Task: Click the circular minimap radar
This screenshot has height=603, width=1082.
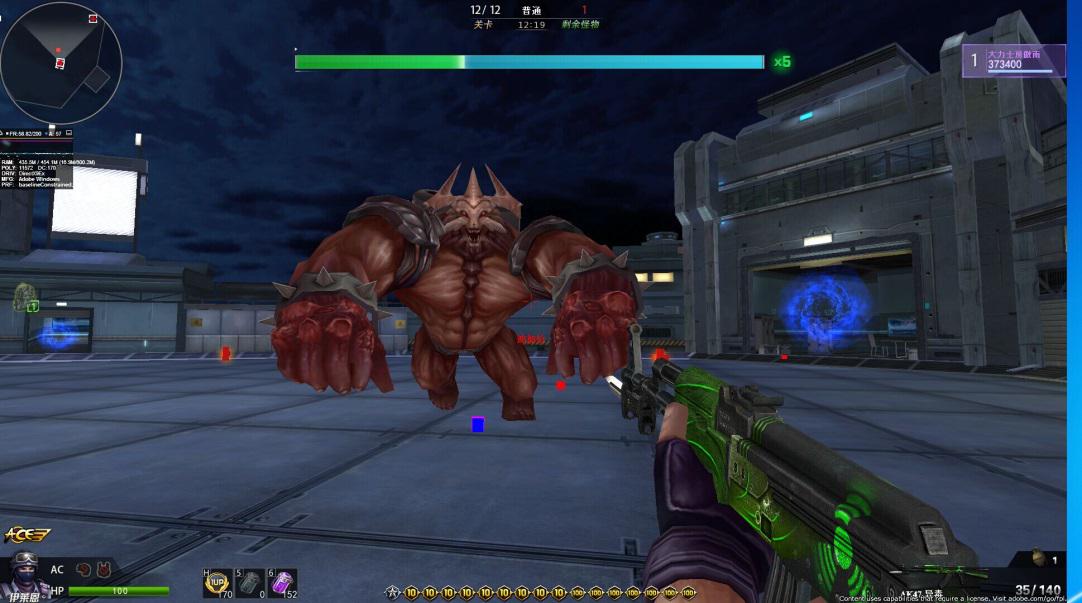Action: click(x=61, y=63)
